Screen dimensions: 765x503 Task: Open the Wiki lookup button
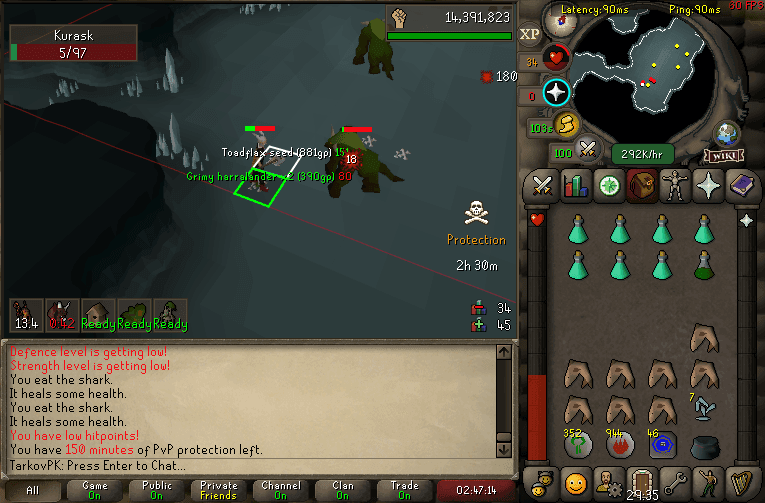[x=723, y=155]
